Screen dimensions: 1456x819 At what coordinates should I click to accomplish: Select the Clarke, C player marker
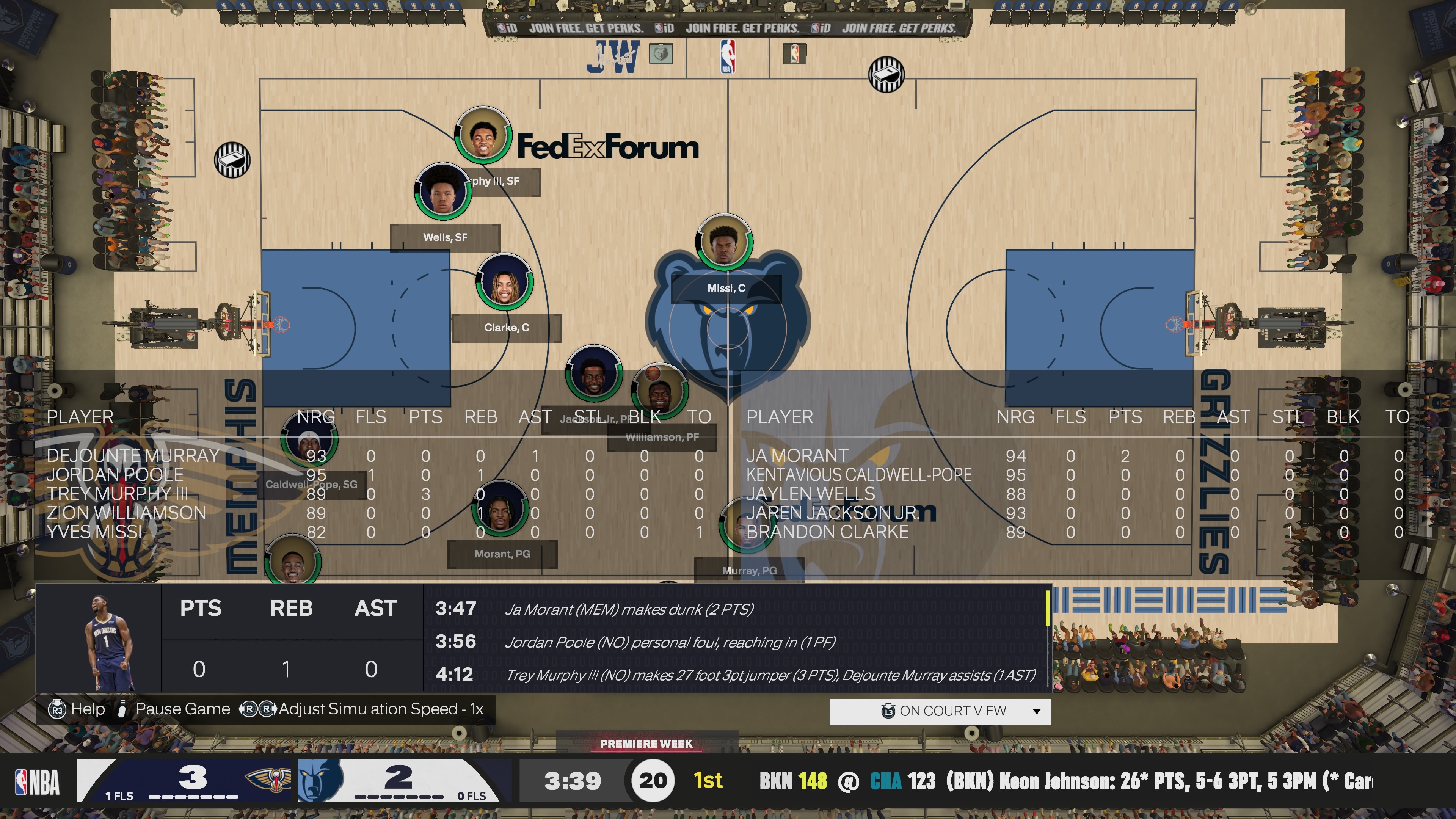click(504, 281)
